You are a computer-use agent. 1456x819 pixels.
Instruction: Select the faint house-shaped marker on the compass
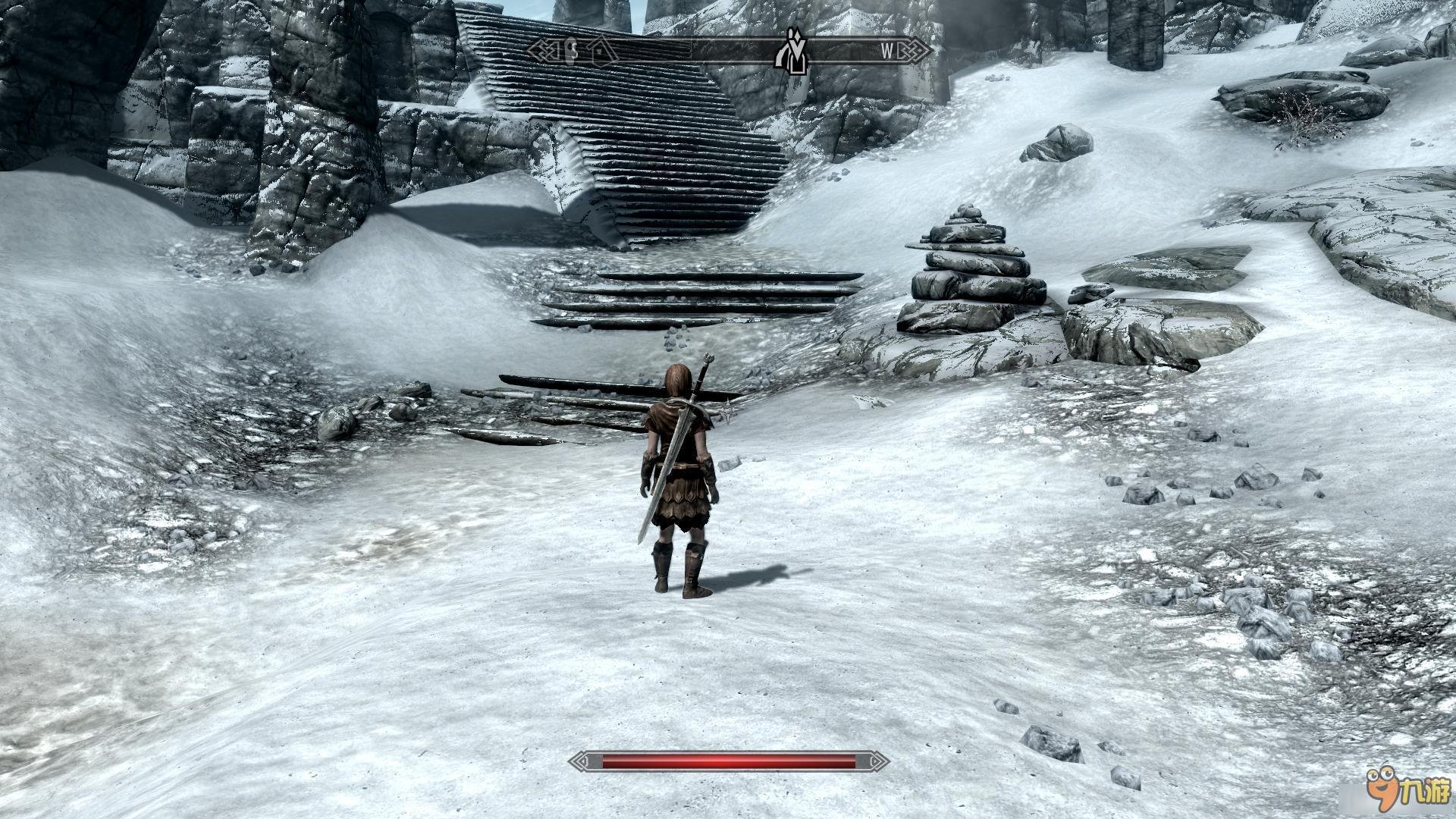[601, 50]
